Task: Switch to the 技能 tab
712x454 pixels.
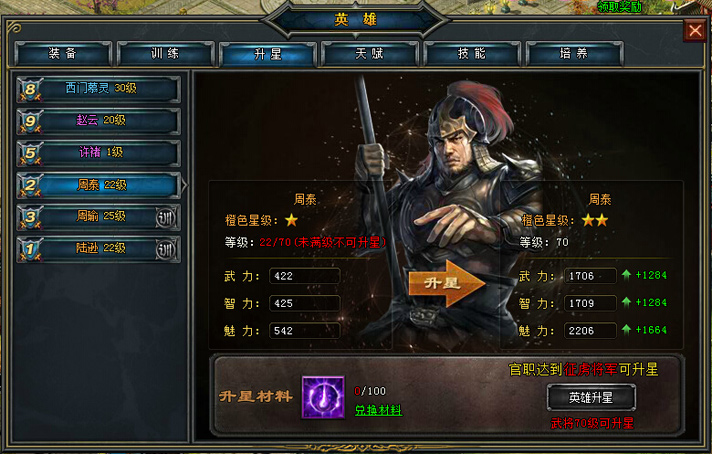Action: 472,53
